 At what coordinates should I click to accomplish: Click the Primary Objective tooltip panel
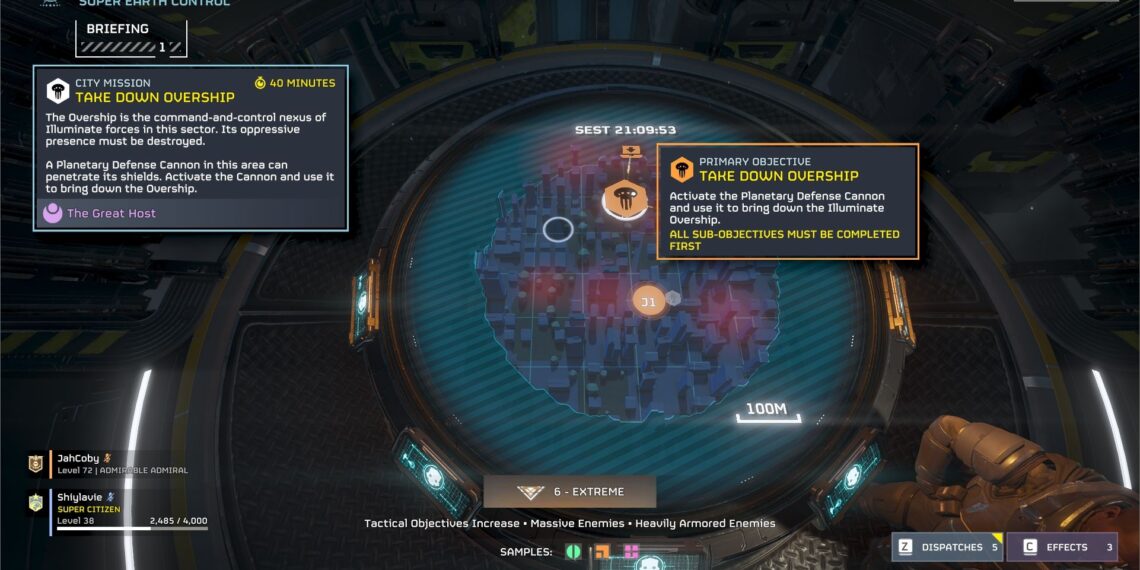click(787, 202)
